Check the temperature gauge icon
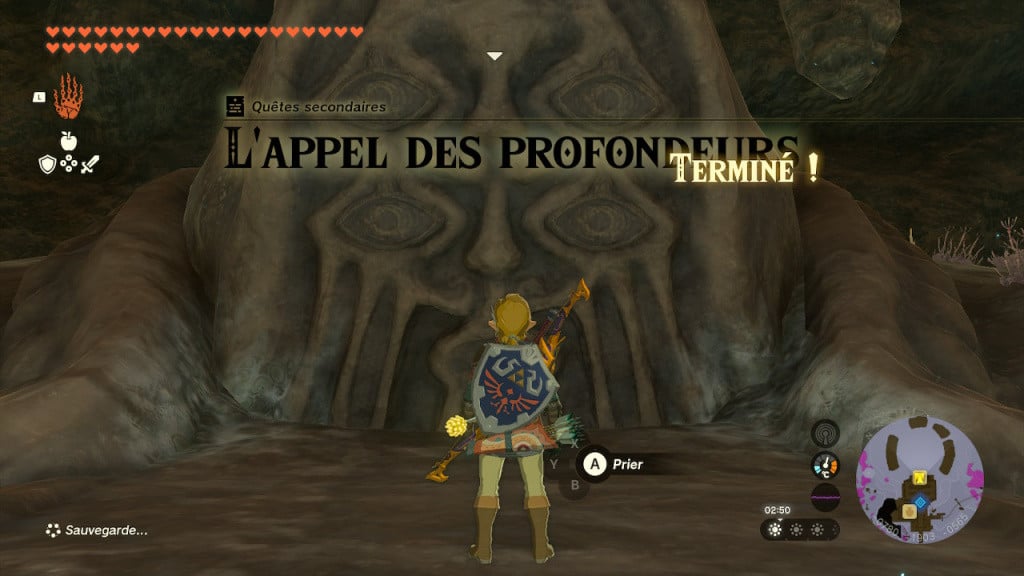This screenshot has width=1024, height=576. point(826,465)
